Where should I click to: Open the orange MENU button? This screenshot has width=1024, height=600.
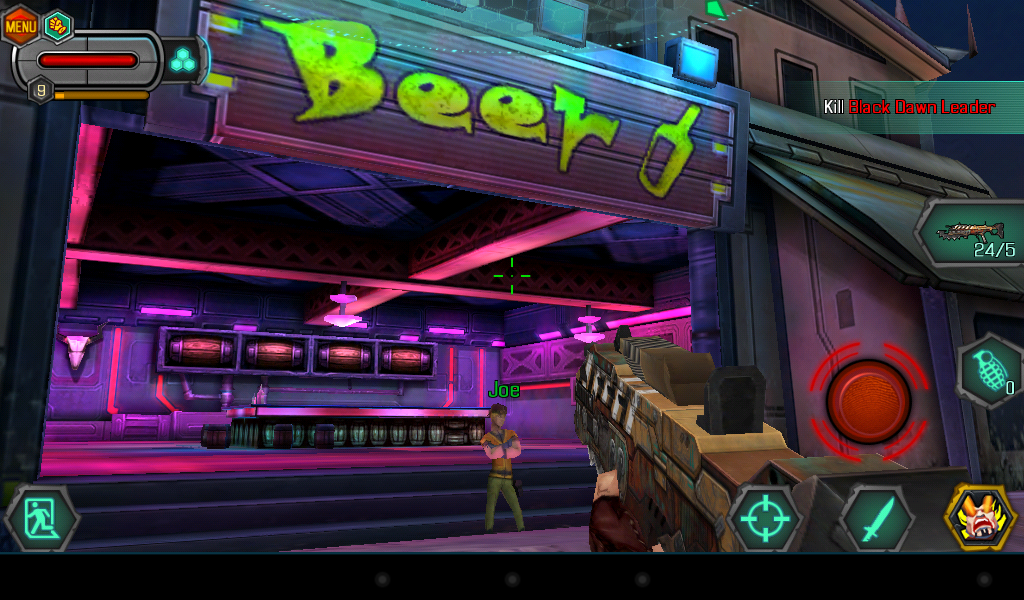[20, 25]
